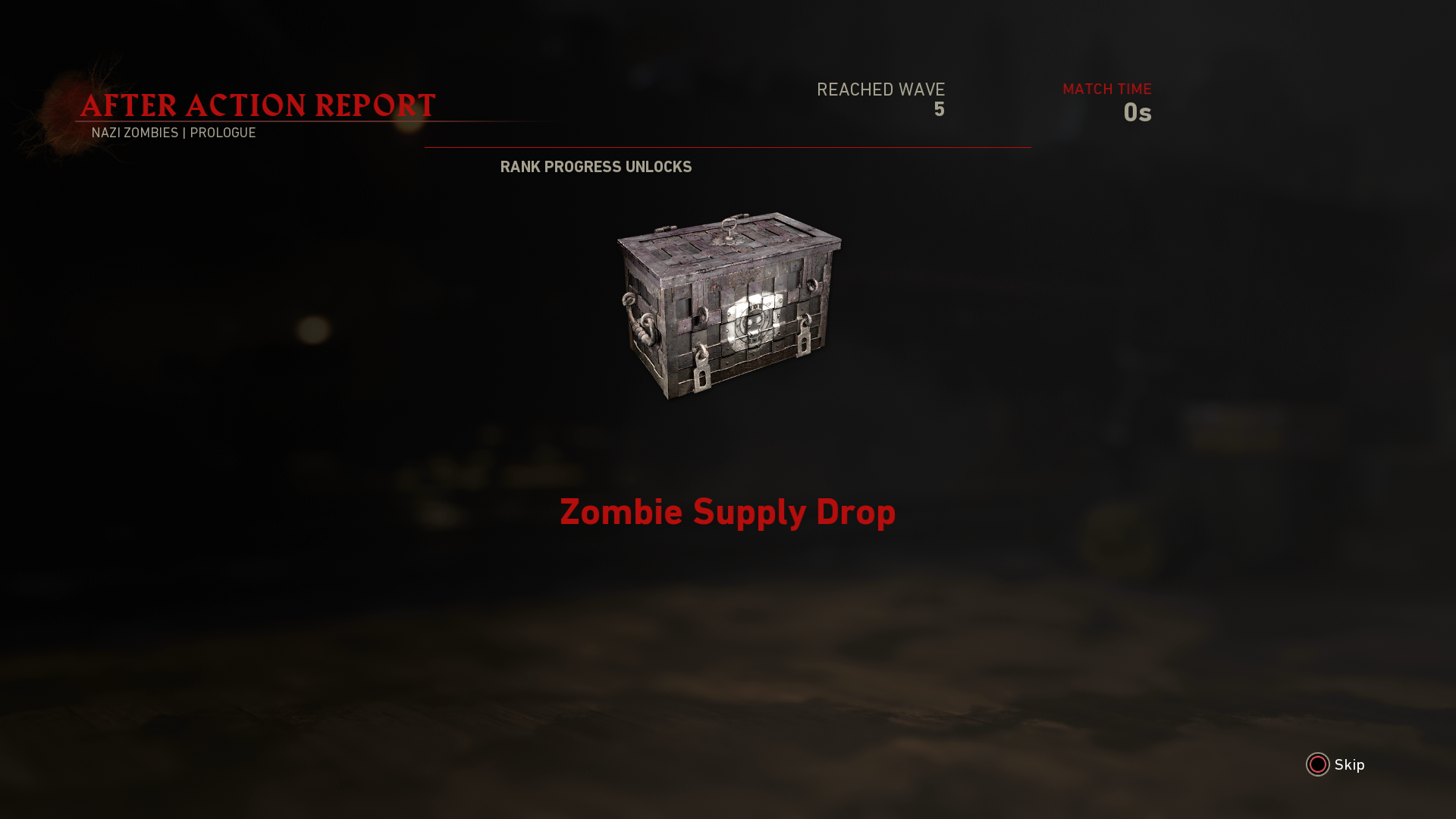The image size is (1456, 819).
Task: Open the AFTER ACTION REPORT title
Action: click(258, 105)
